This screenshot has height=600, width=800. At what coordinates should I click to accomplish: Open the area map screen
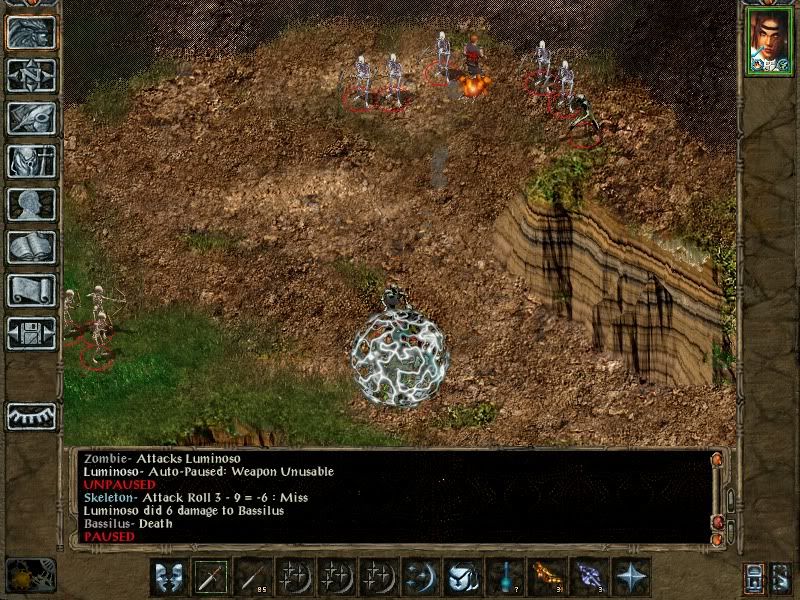click(31, 74)
